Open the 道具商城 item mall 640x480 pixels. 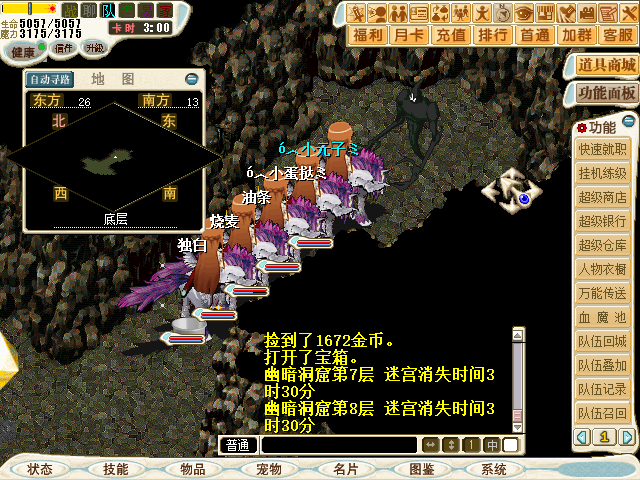[607, 66]
